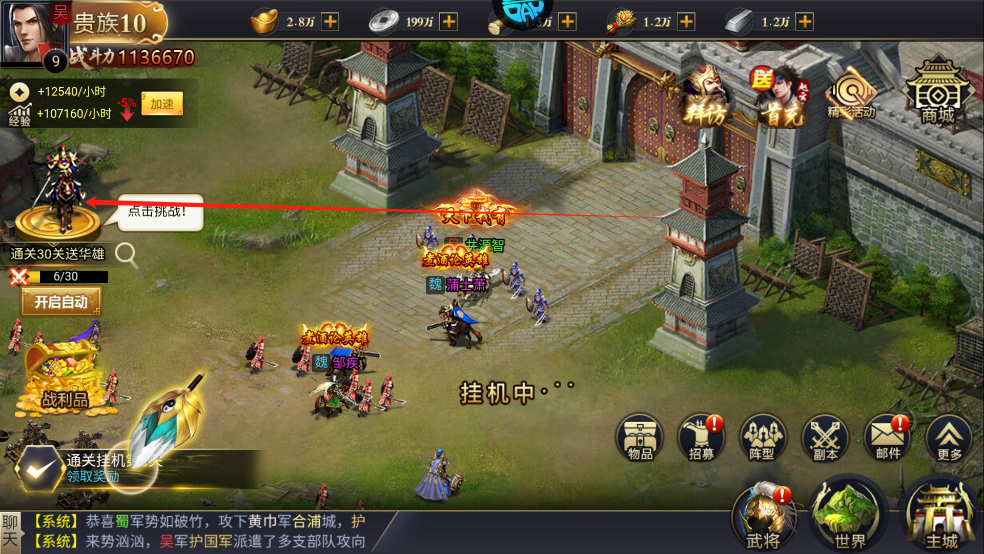The width and height of the screenshot is (984, 554).
Task: Open the 副本 dungeon menu
Action: pos(826,438)
